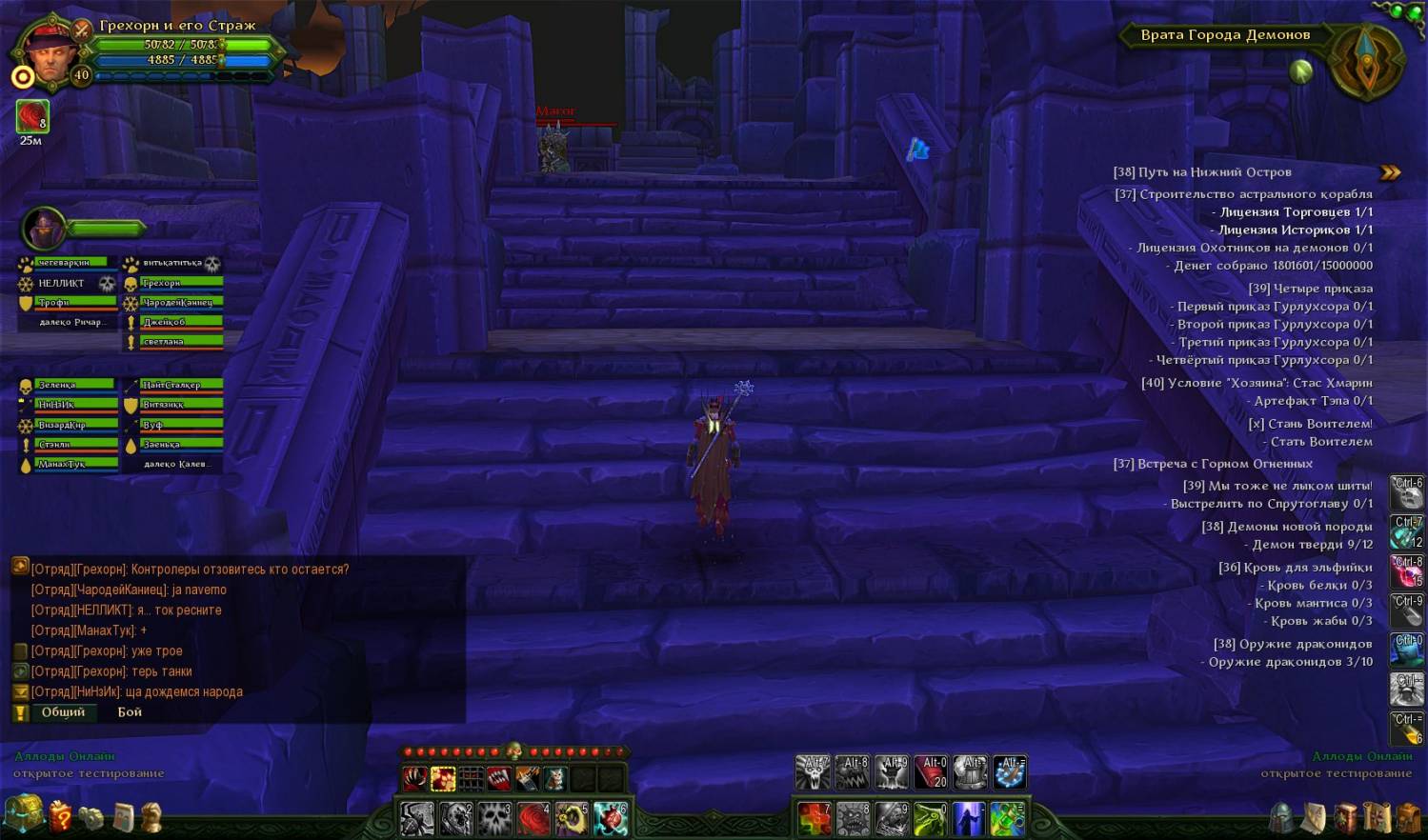The height and width of the screenshot is (840, 1428).
Task: Activate the red heart potion in slot 6
Action: click(611, 818)
